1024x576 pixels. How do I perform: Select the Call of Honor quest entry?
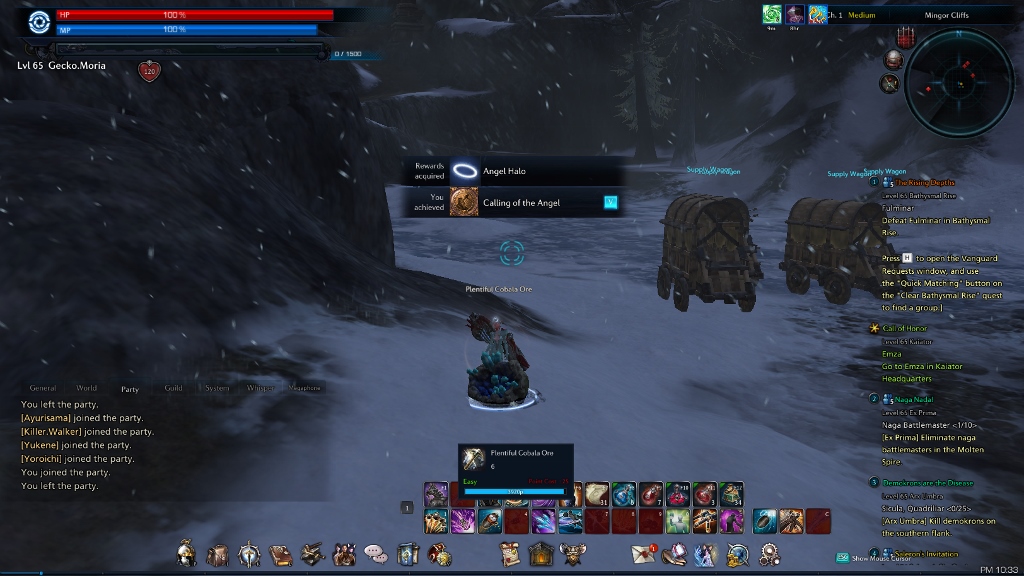tap(905, 329)
